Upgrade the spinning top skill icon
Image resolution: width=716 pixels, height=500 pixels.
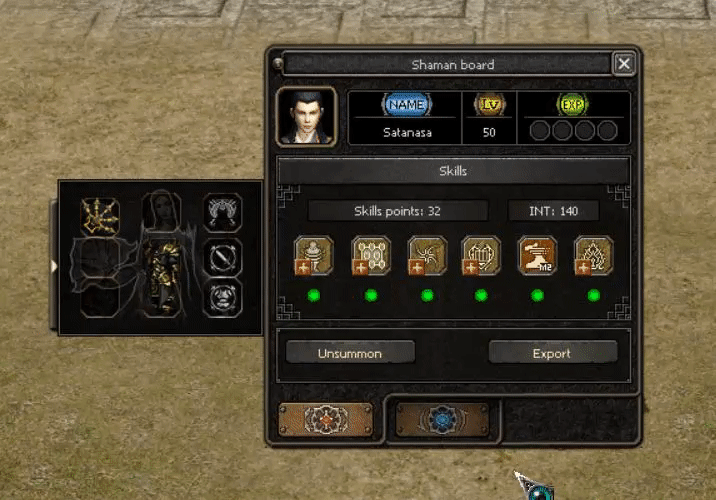point(313,255)
